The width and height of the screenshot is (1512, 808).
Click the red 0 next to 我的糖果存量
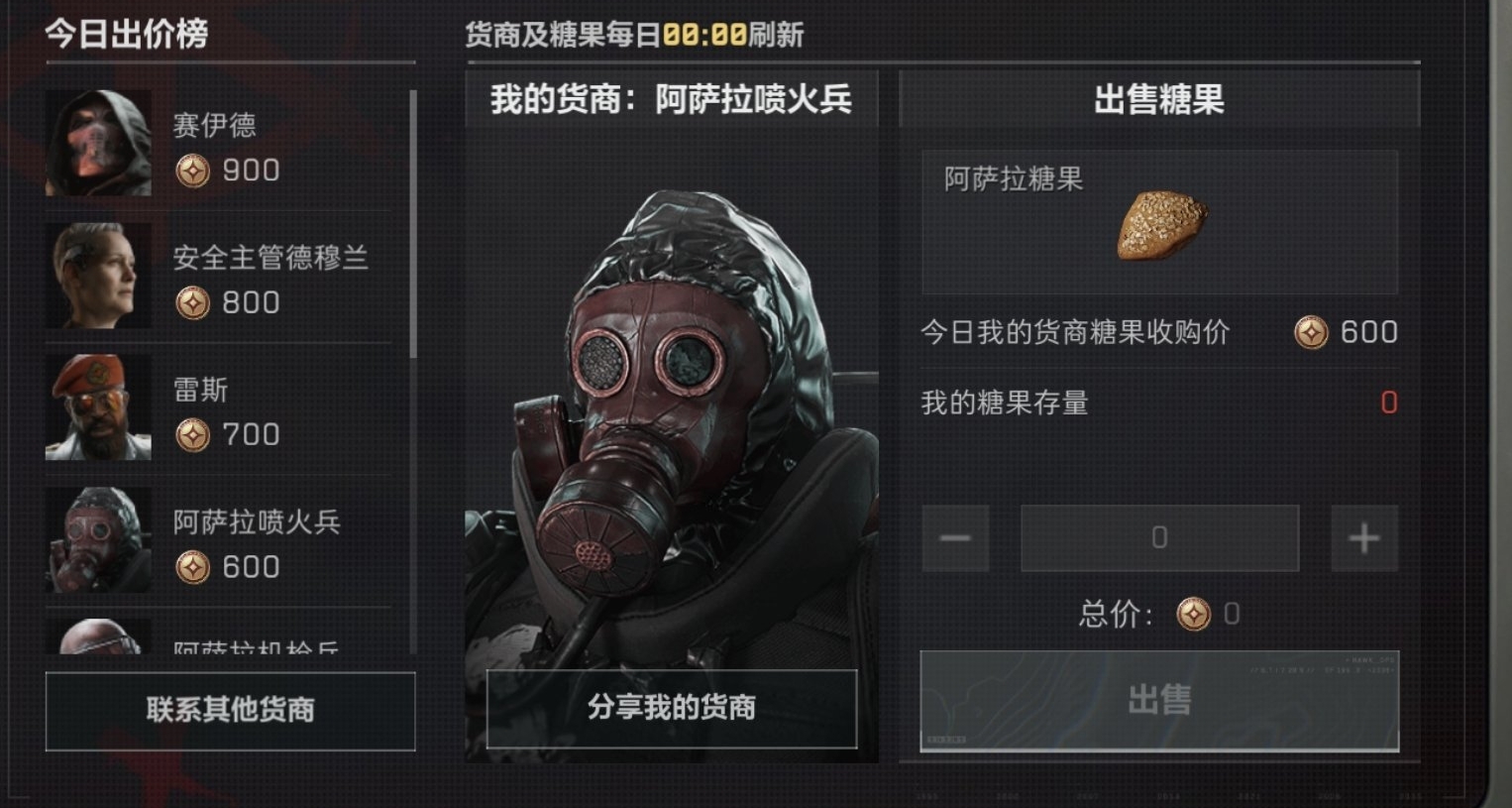tap(1388, 404)
